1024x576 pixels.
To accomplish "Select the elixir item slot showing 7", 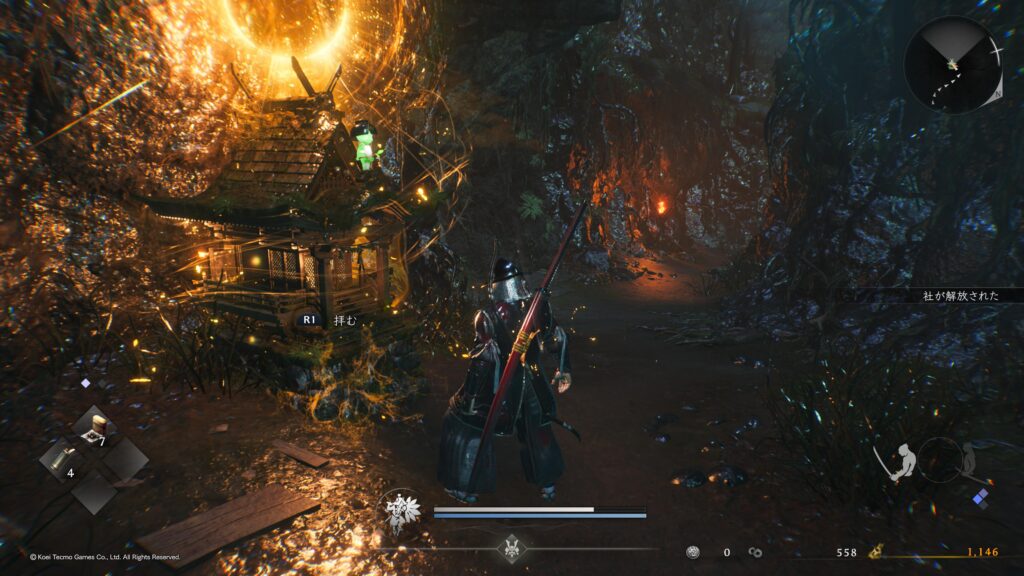I will pyautogui.click(x=95, y=428).
